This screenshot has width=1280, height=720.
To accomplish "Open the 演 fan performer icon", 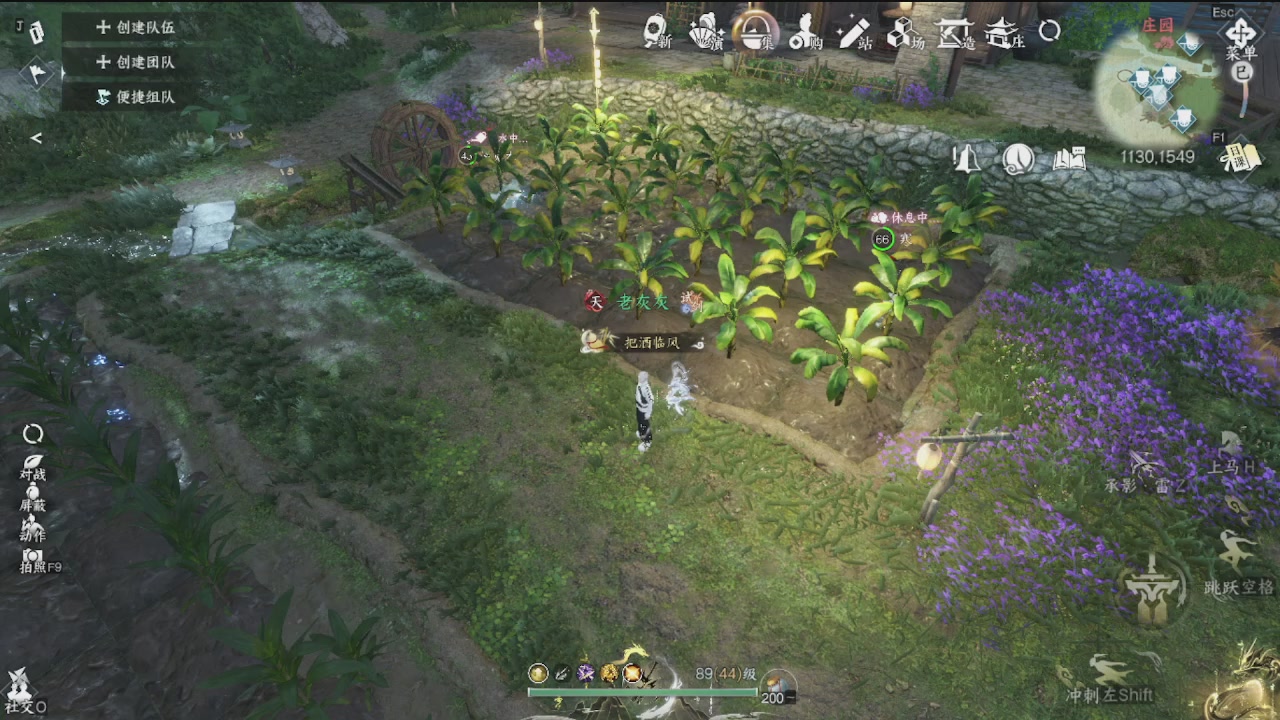I will (x=706, y=32).
